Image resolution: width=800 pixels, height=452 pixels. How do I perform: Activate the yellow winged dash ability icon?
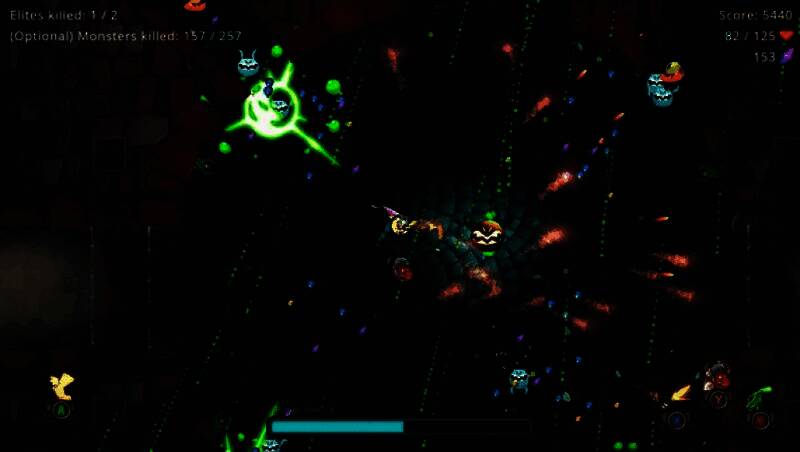pos(62,386)
